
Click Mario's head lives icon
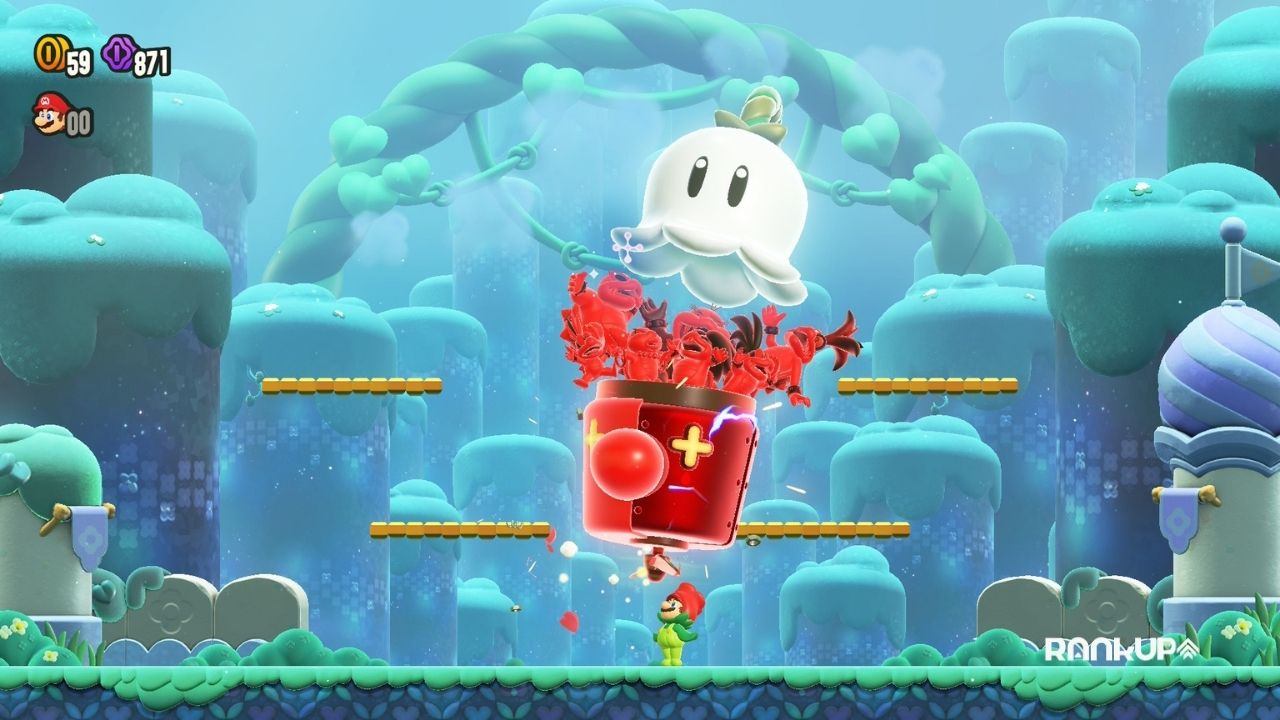(x=48, y=113)
